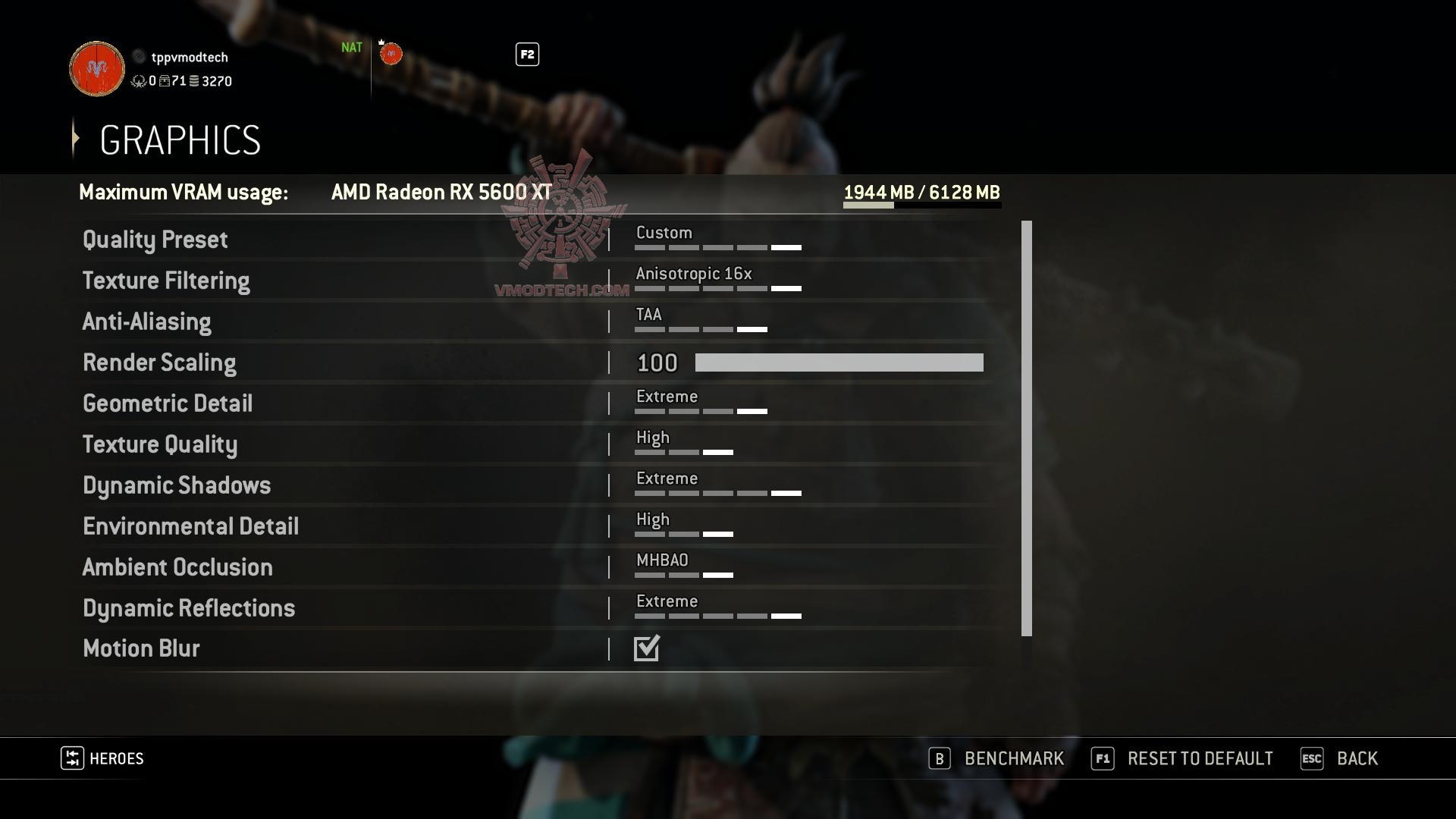
Task: Open the tppvmodtech player profile emblem
Action: (97, 69)
